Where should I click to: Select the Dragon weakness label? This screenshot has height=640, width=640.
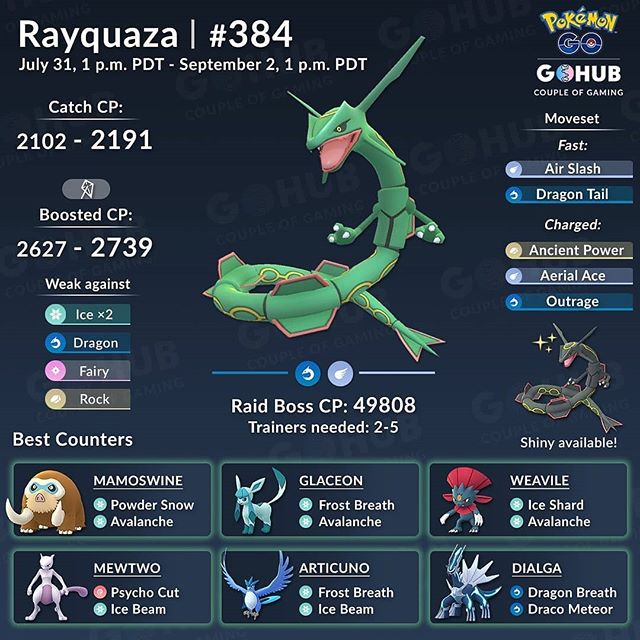pyautogui.click(x=86, y=342)
